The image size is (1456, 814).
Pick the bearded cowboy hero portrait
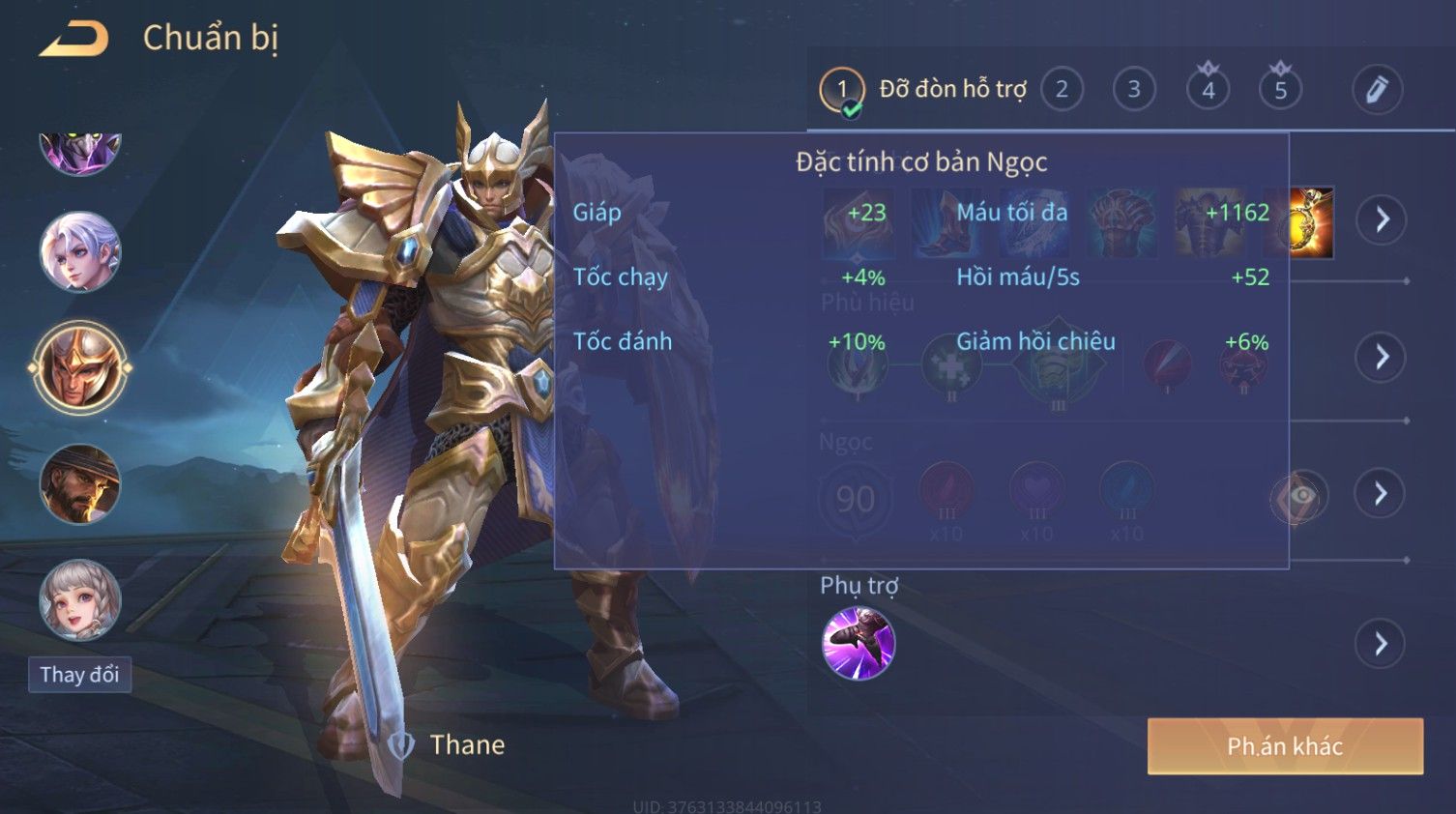[79, 484]
